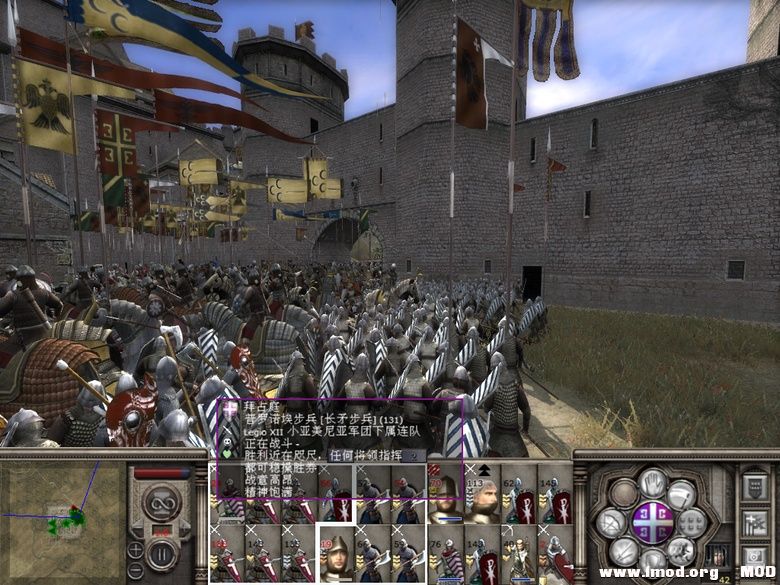Zoom in the minimap with plus button
This screenshot has width=780, height=585.
click(x=135, y=549)
